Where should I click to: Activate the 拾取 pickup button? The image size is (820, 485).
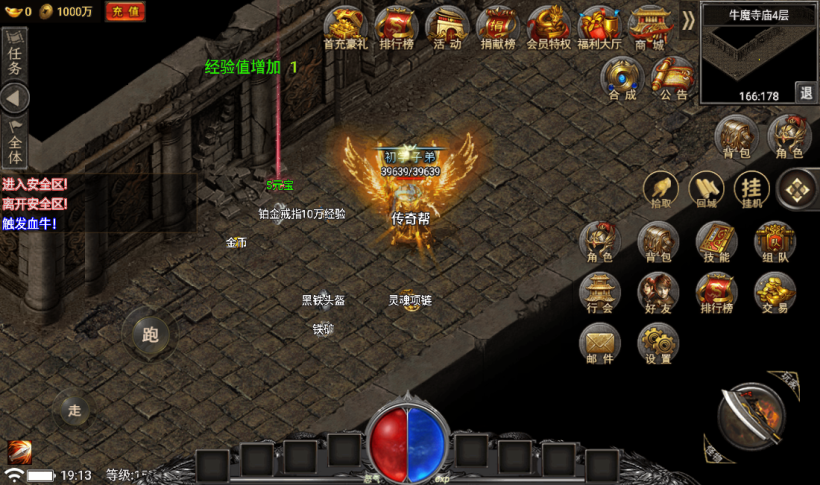pyautogui.click(x=660, y=188)
